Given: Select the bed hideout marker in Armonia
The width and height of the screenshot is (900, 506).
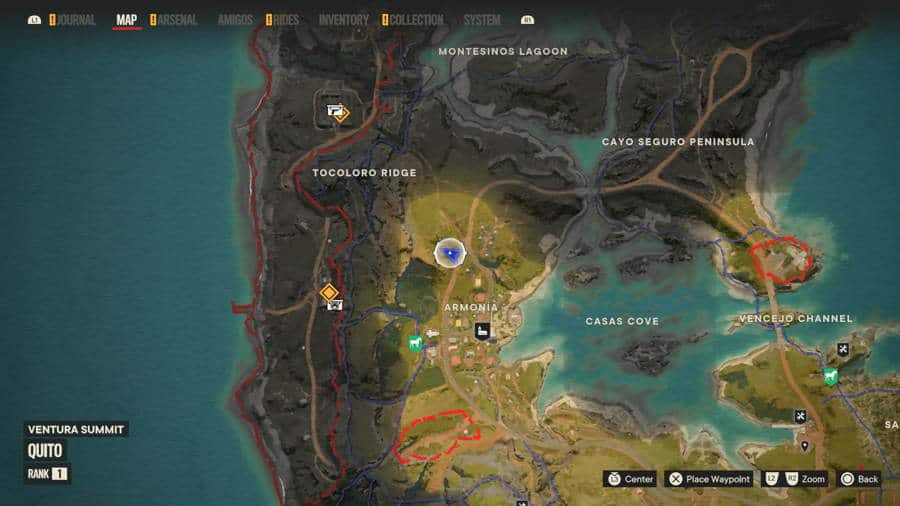Looking at the screenshot, I should [482, 331].
